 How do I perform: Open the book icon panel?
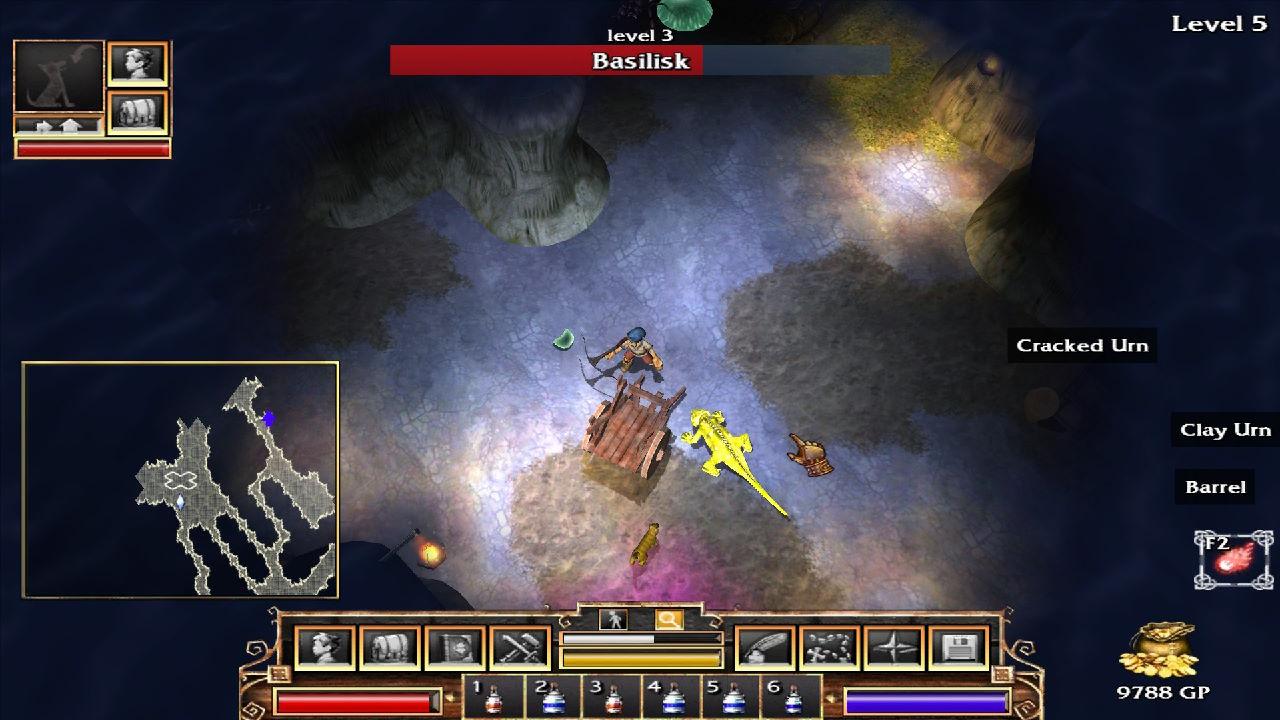pos(455,648)
